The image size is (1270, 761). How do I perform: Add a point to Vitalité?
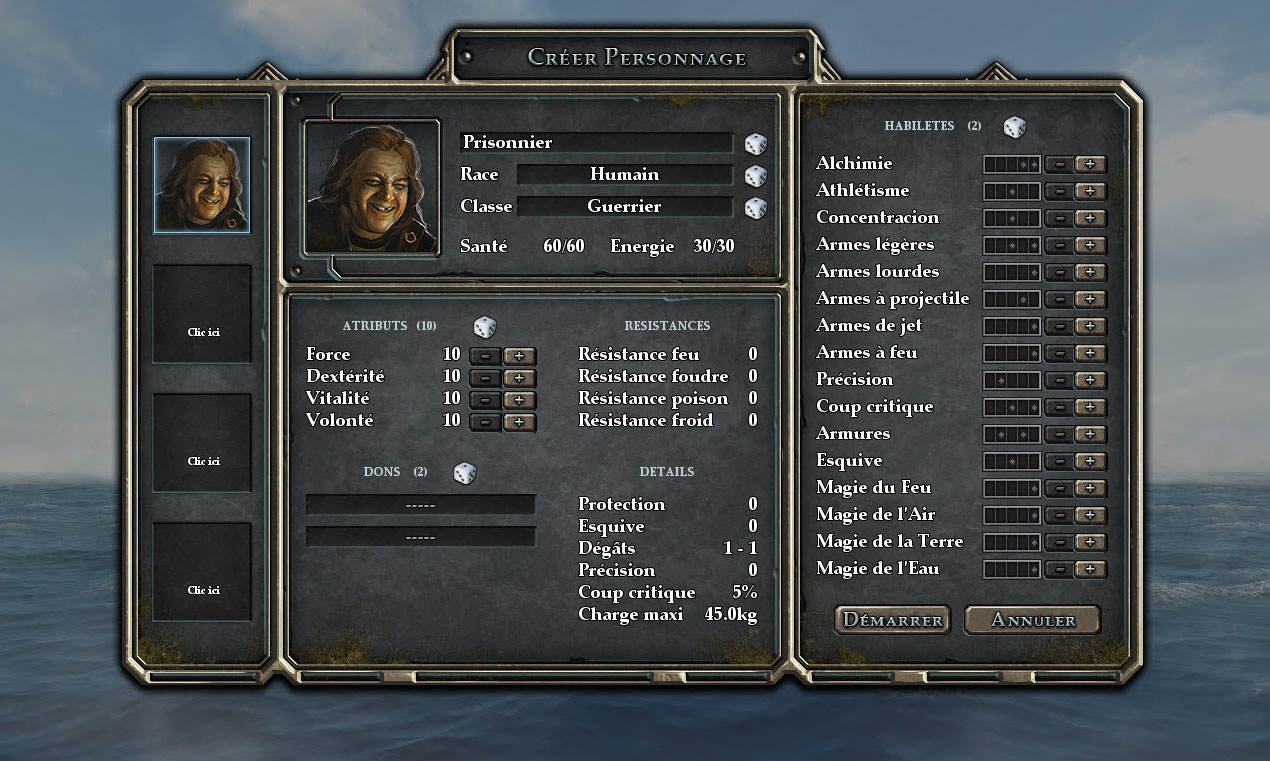pyautogui.click(x=519, y=400)
